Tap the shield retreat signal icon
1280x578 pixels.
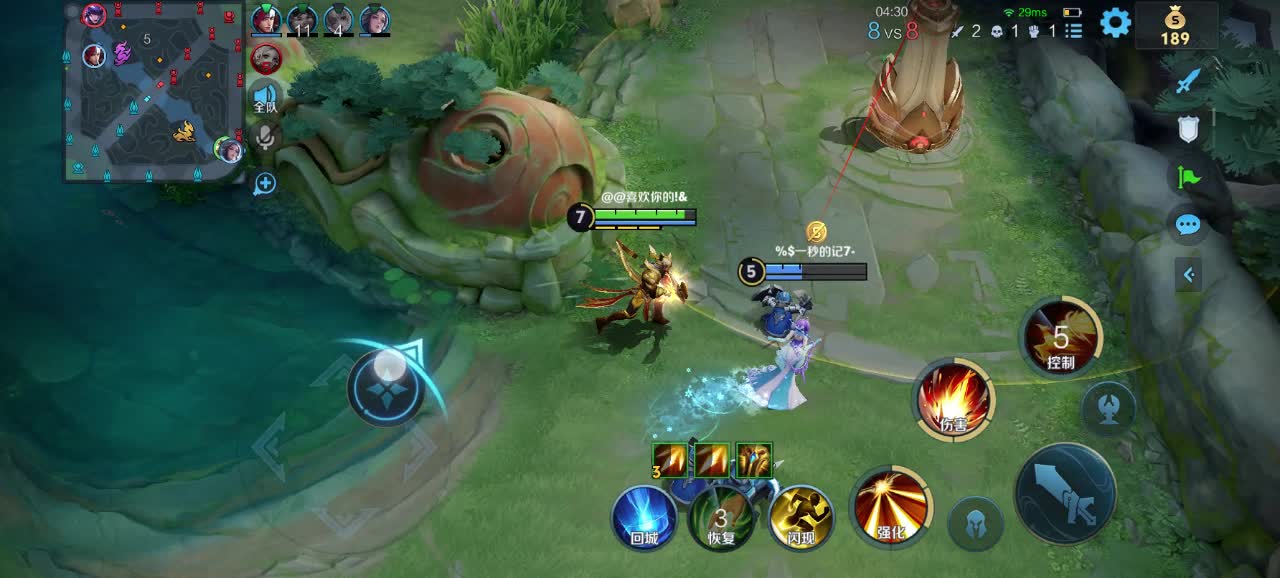(1187, 129)
